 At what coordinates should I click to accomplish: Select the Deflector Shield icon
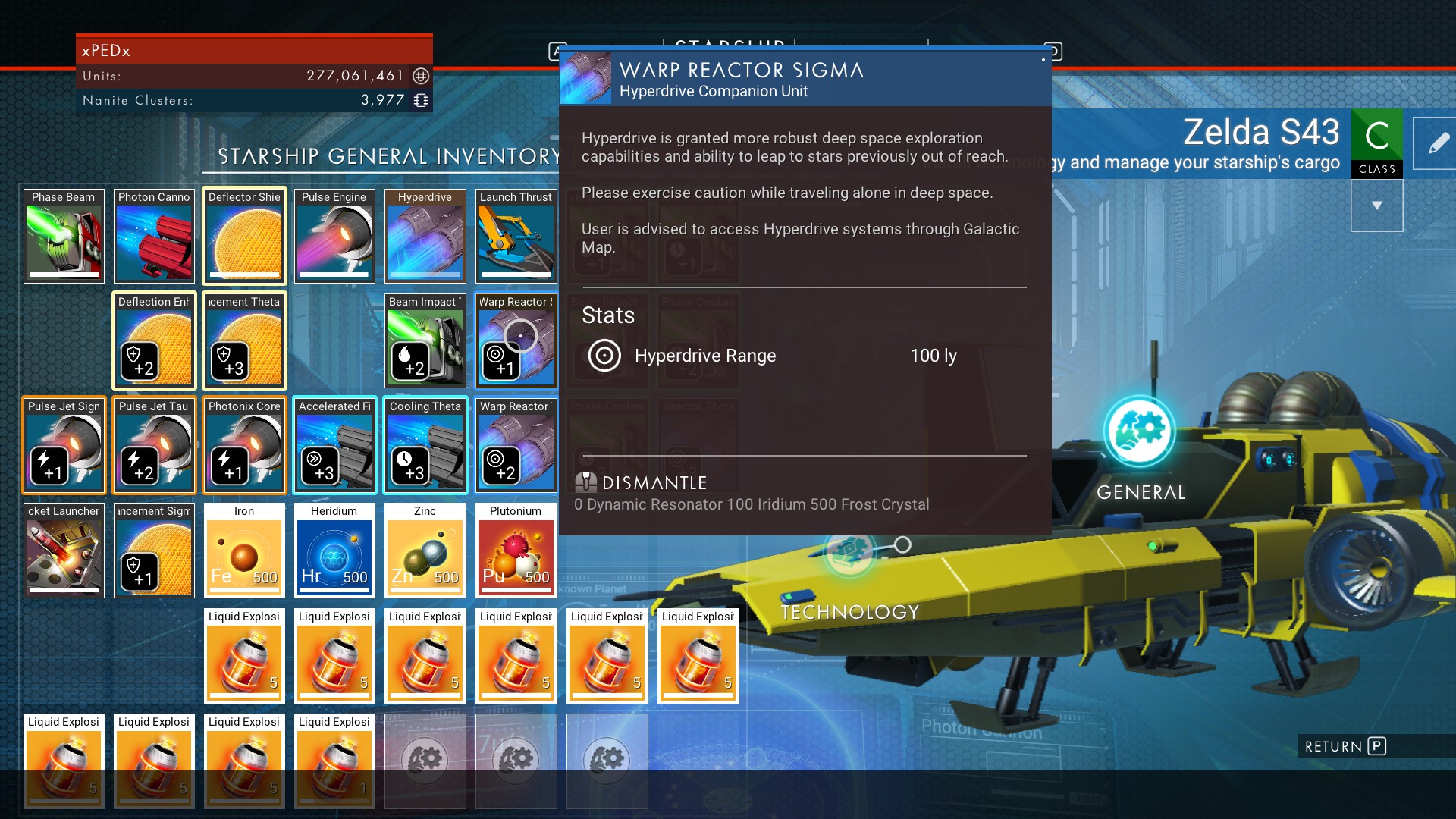(x=244, y=235)
